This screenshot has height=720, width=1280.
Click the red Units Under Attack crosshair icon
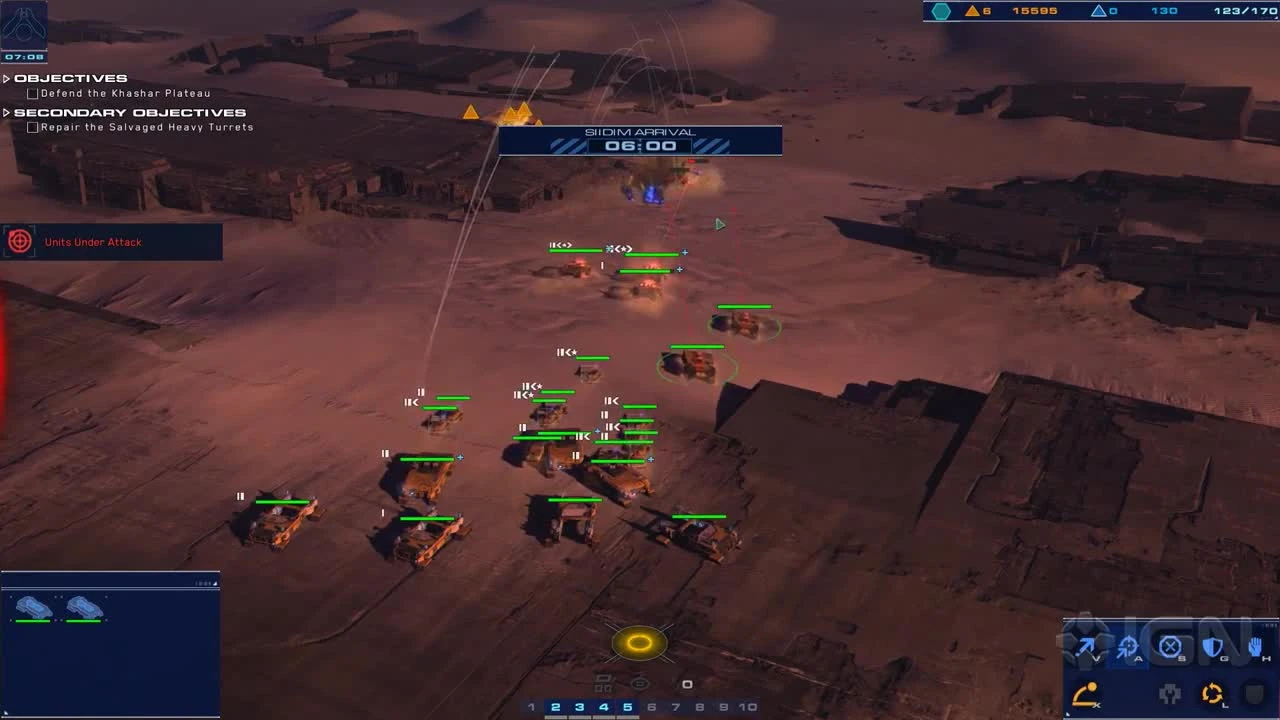[20, 241]
